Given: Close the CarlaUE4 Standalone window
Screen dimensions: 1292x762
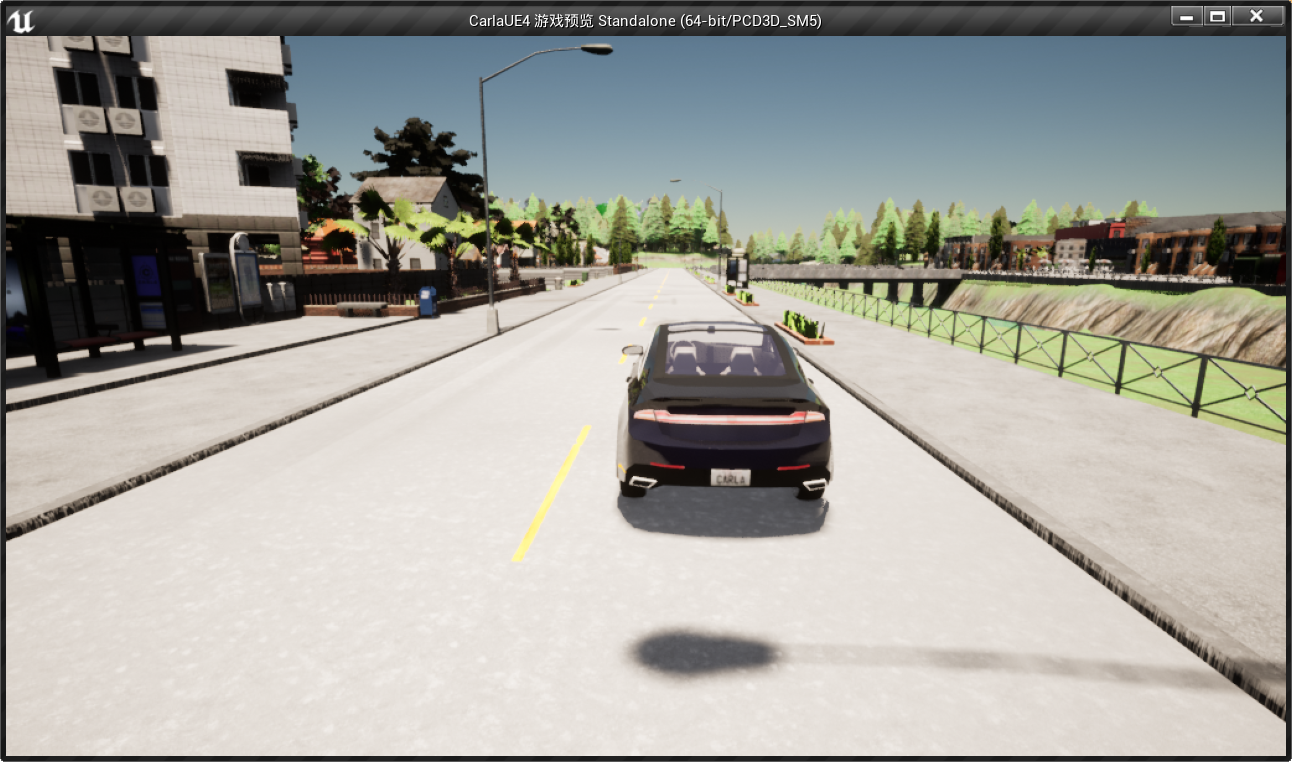Looking at the screenshot, I should coord(1256,16).
